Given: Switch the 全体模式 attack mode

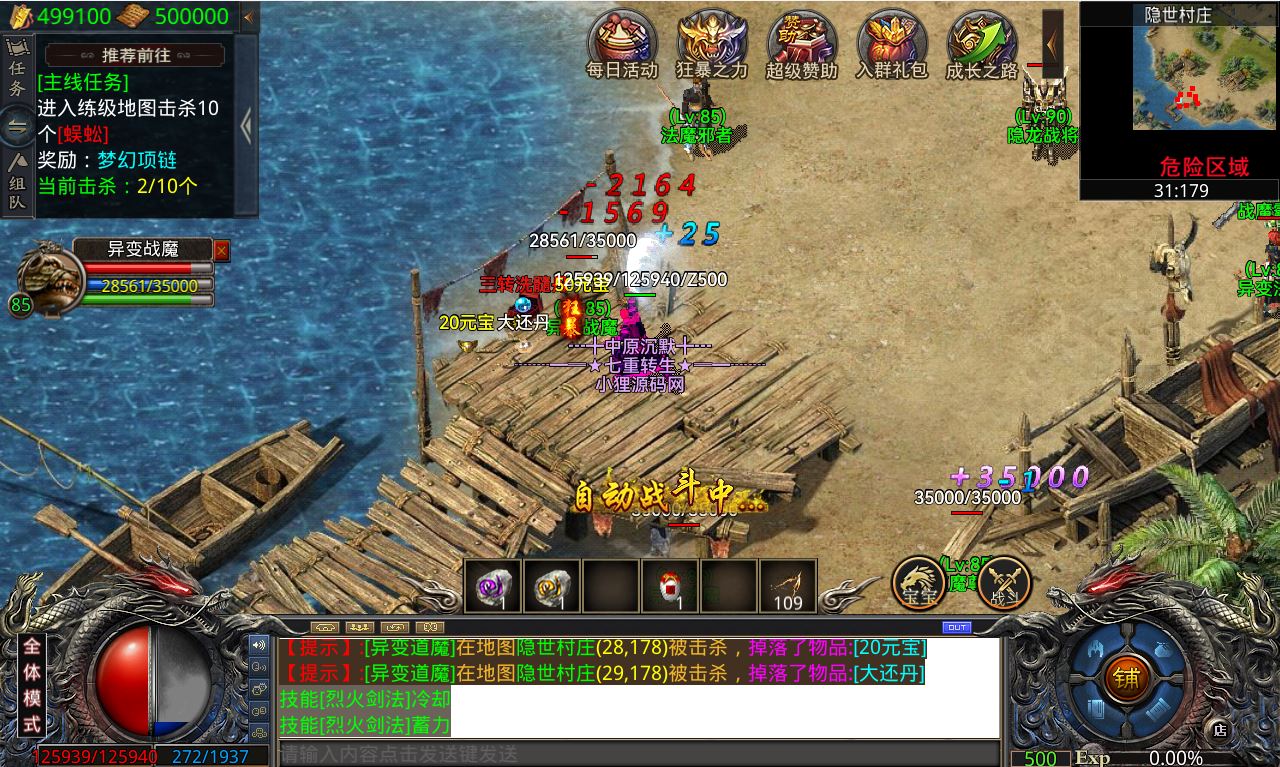Looking at the screenshot, I should point(32,685).
